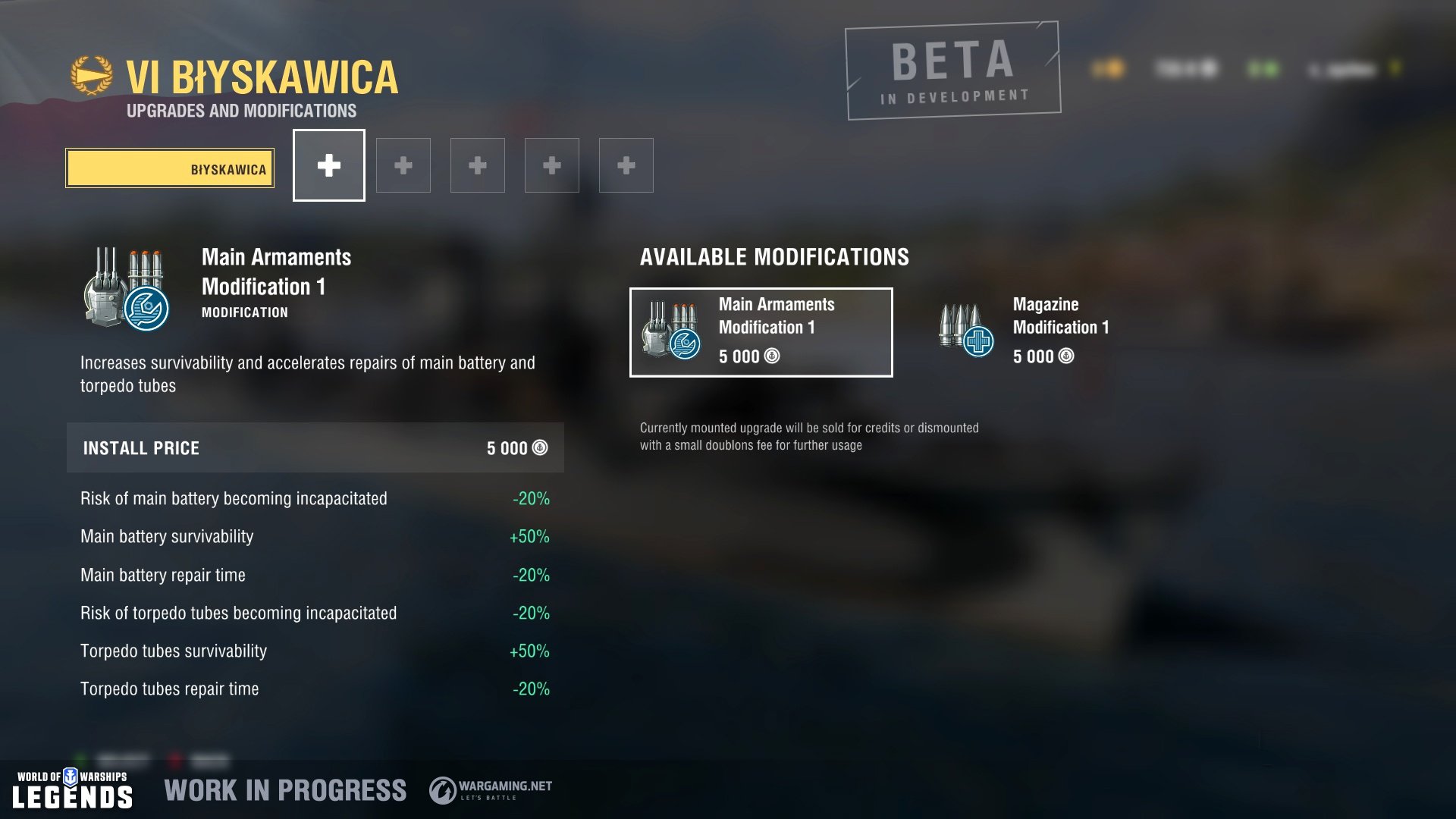Click the plus icon in the fourth upgrade slot
The height and width of the screenshot is (819, 1456).
(x=551, y=165)
